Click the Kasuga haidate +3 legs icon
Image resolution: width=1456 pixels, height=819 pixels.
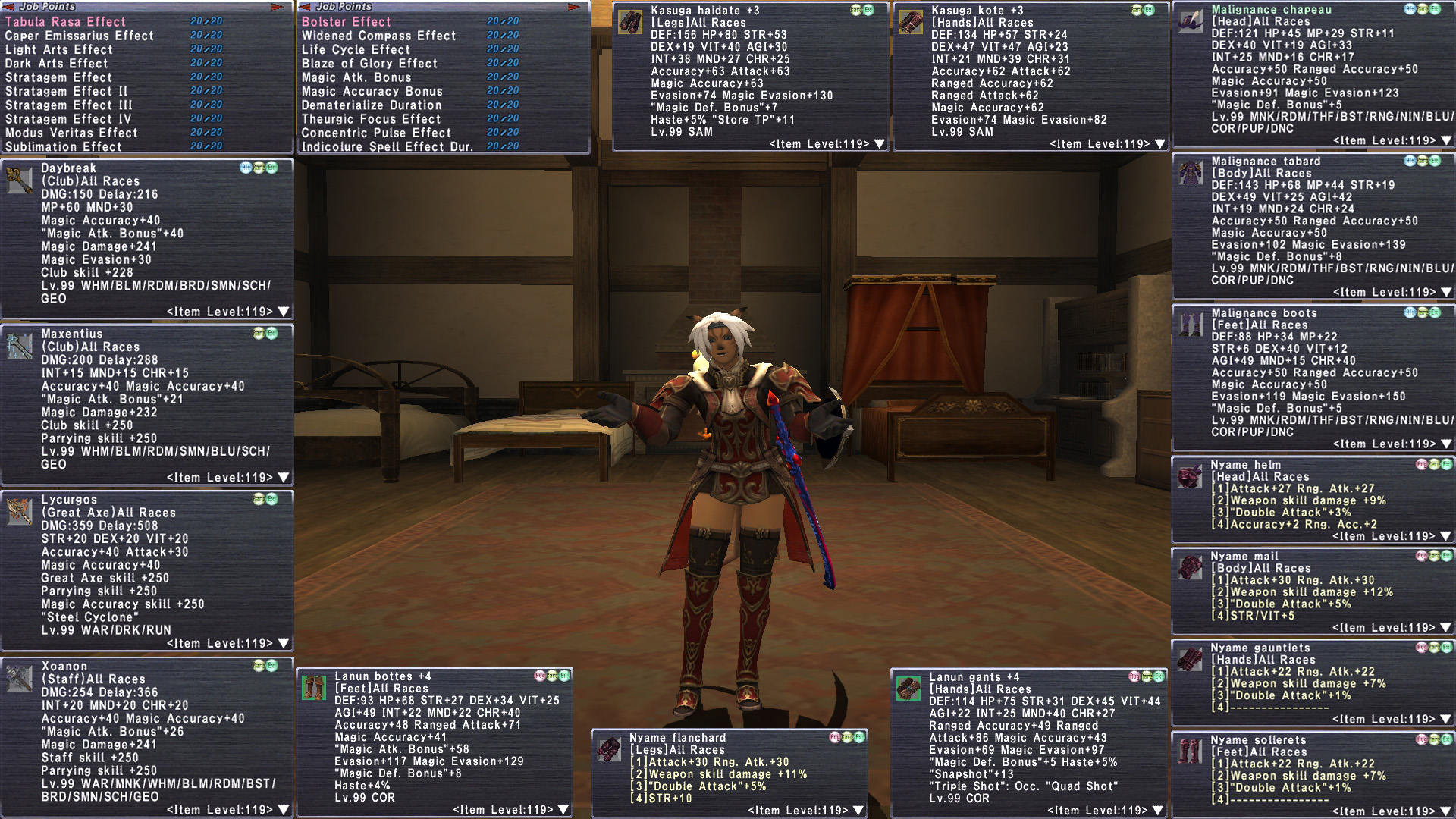[x=630, y=22]
